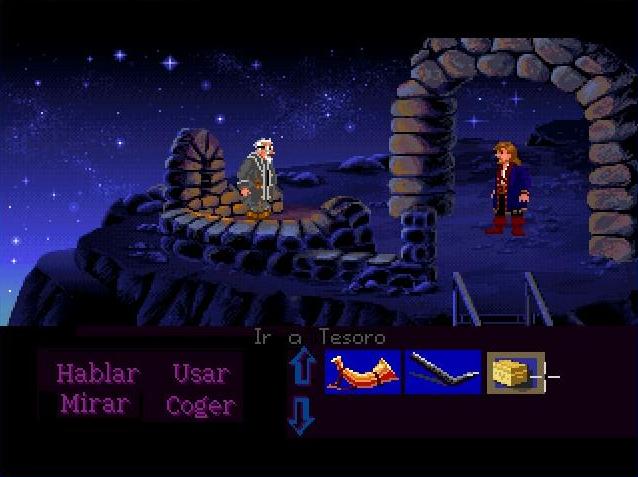The image size is (638, 477).
Task: Select the bent grey stick inventory item
Action: [442, 372]
